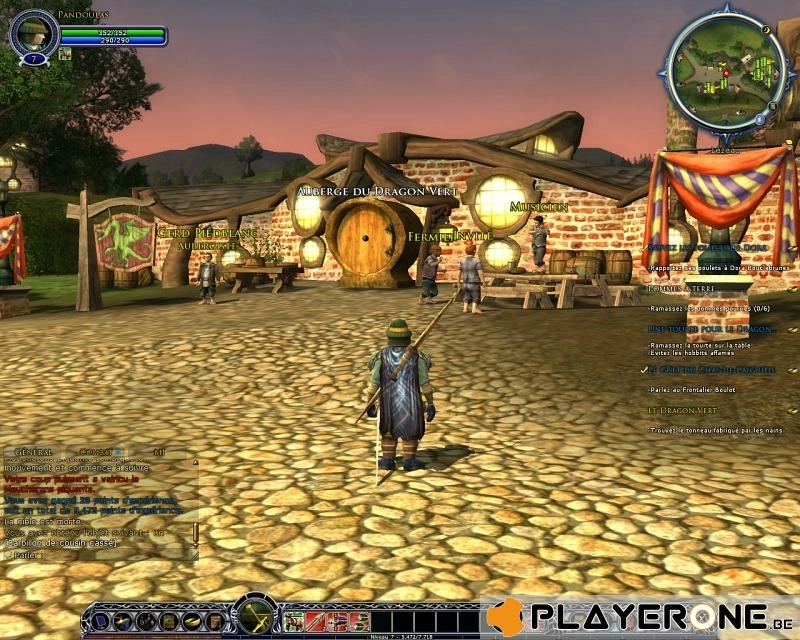
Task: Click the circular minimap
Action: pos(716,73)
